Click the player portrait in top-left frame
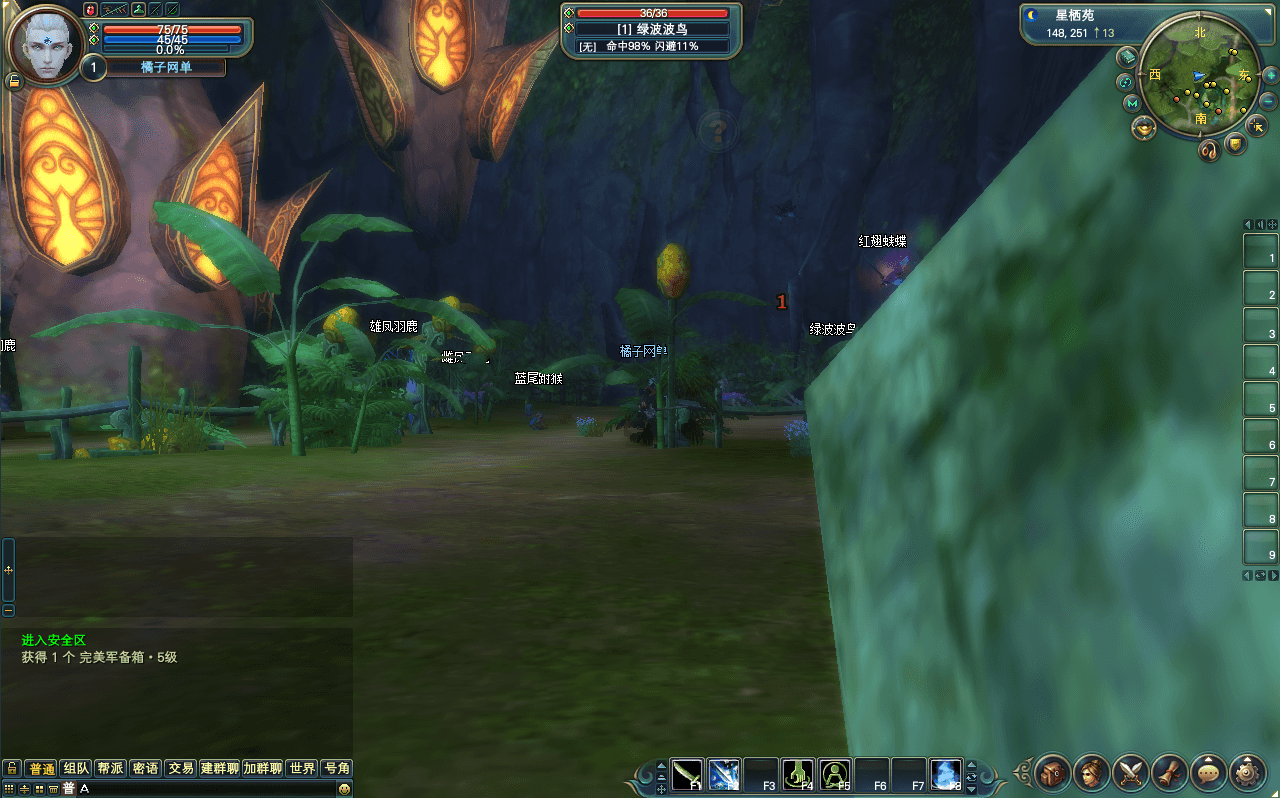Viewport: 1280px width, 798px height. (45, 45)
